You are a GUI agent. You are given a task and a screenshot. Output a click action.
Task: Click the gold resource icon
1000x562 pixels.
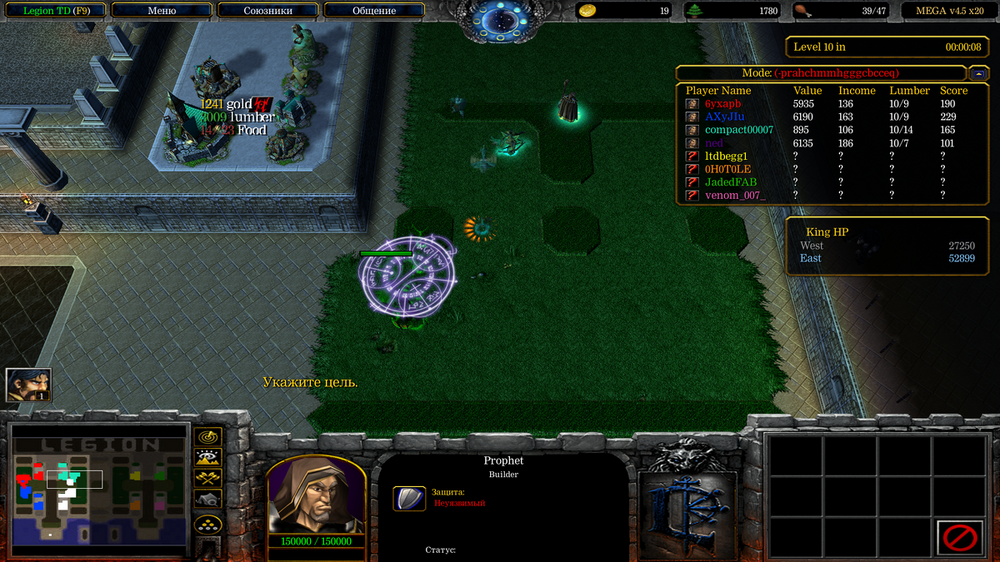click(589, 11)
